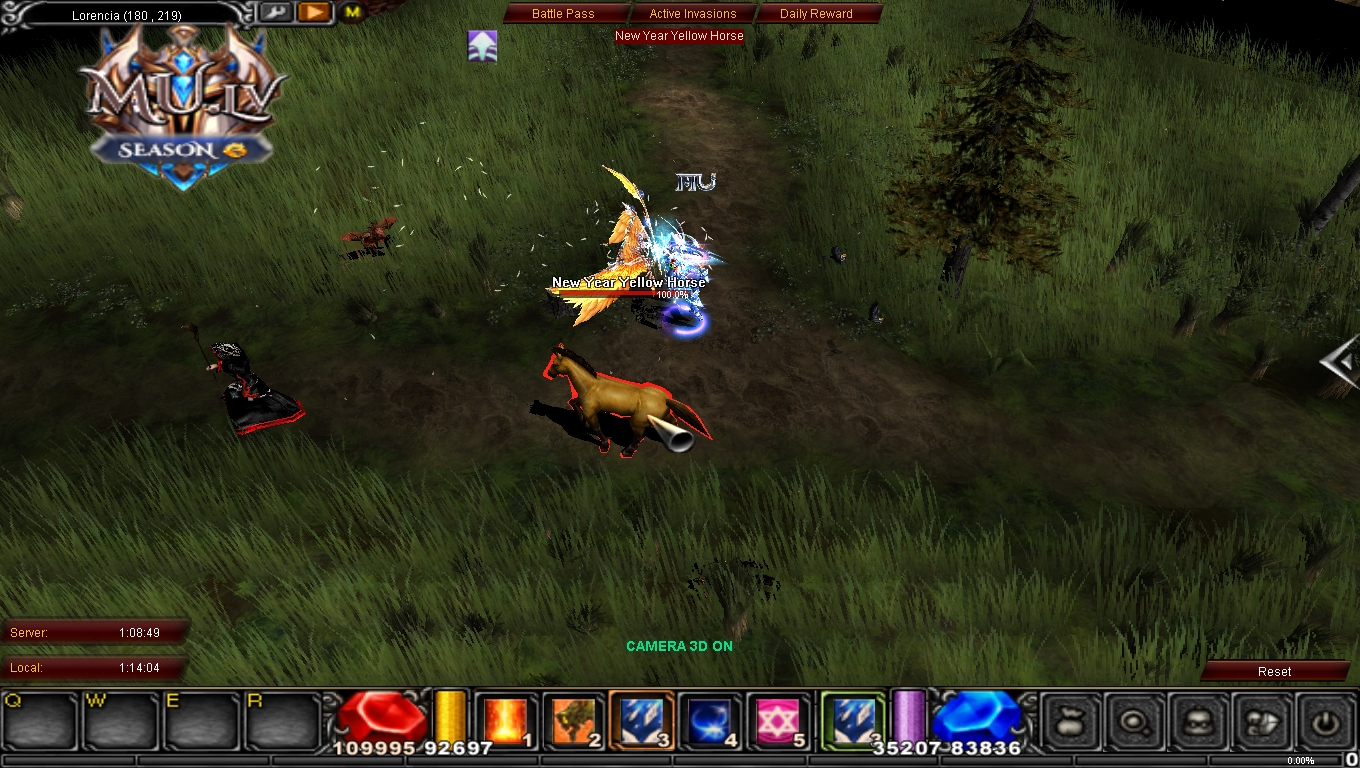Click the wrench settings icon at top left
This screenshot has width=1360, height=768.
[x=276, y=13]
